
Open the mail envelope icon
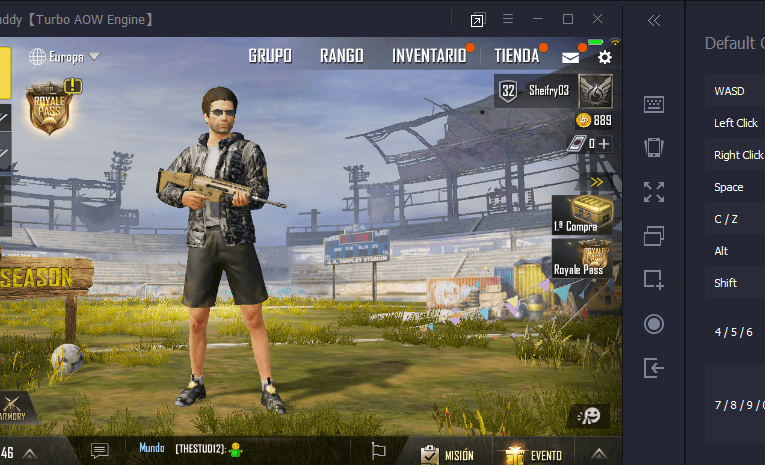click(x=570, y=58)
